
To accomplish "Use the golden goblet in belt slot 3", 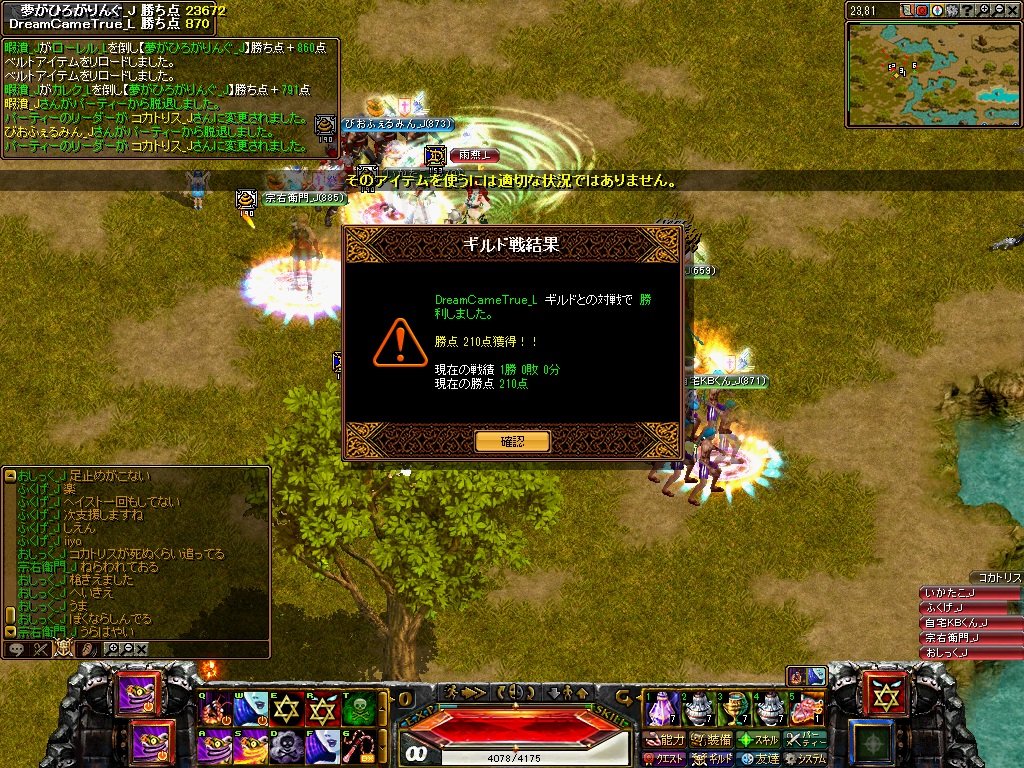I will (734, 709).
